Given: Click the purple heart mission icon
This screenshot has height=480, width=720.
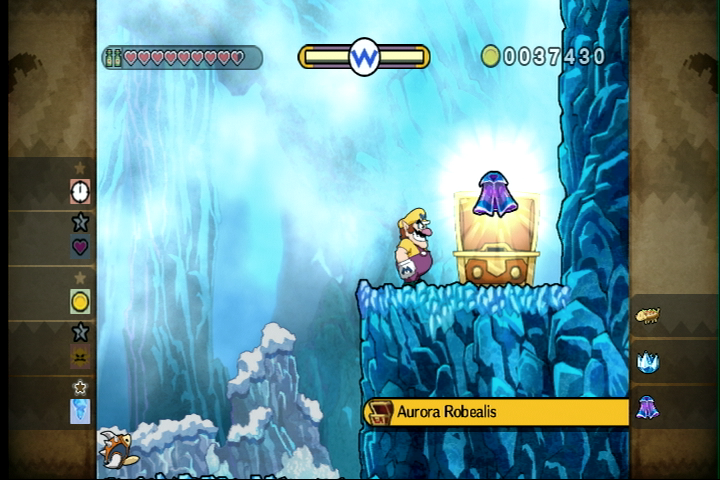Looking at the screenshot, I should pos(80,246).
